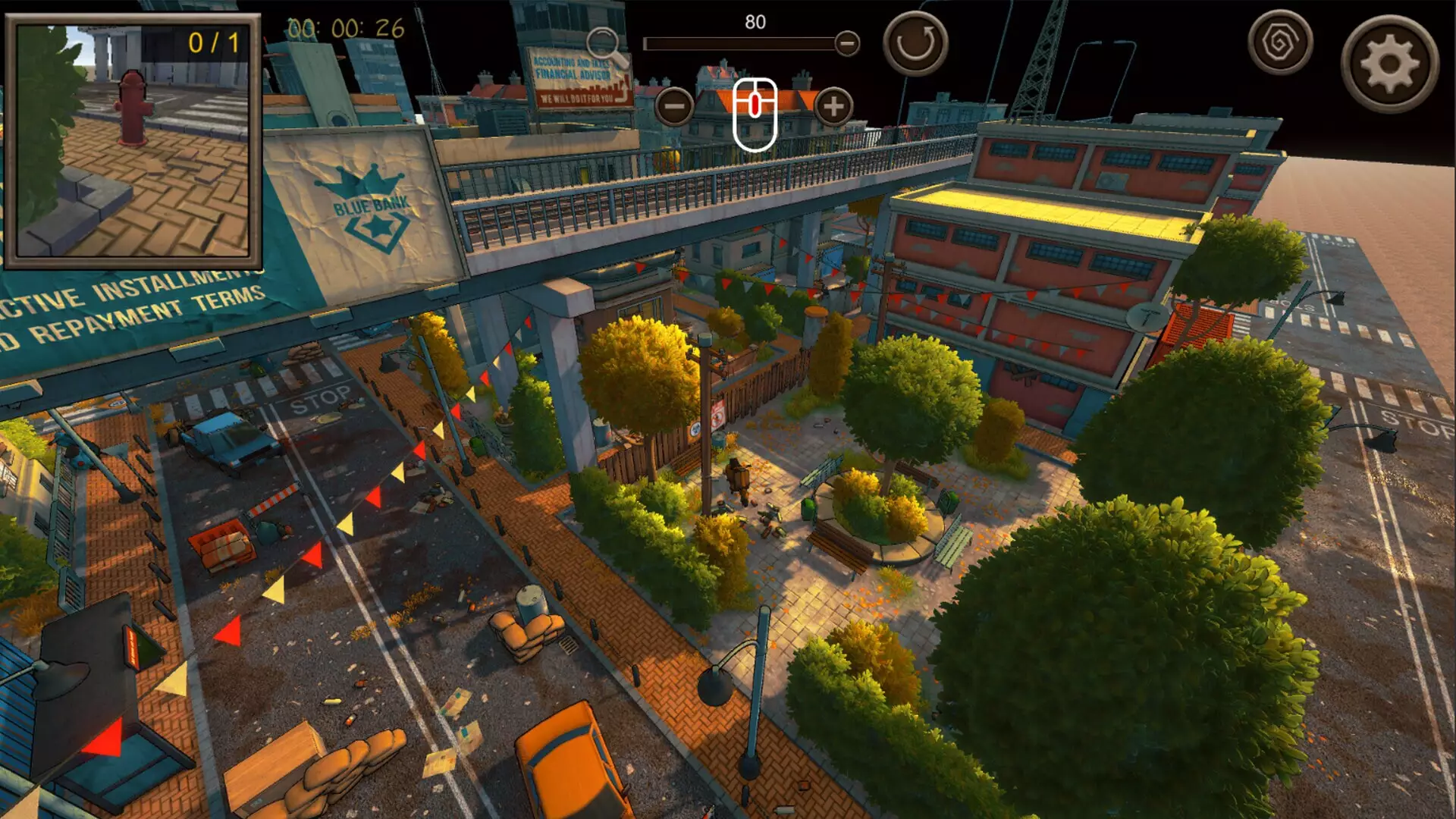Click the 80 zoom value label

[753, 21]
